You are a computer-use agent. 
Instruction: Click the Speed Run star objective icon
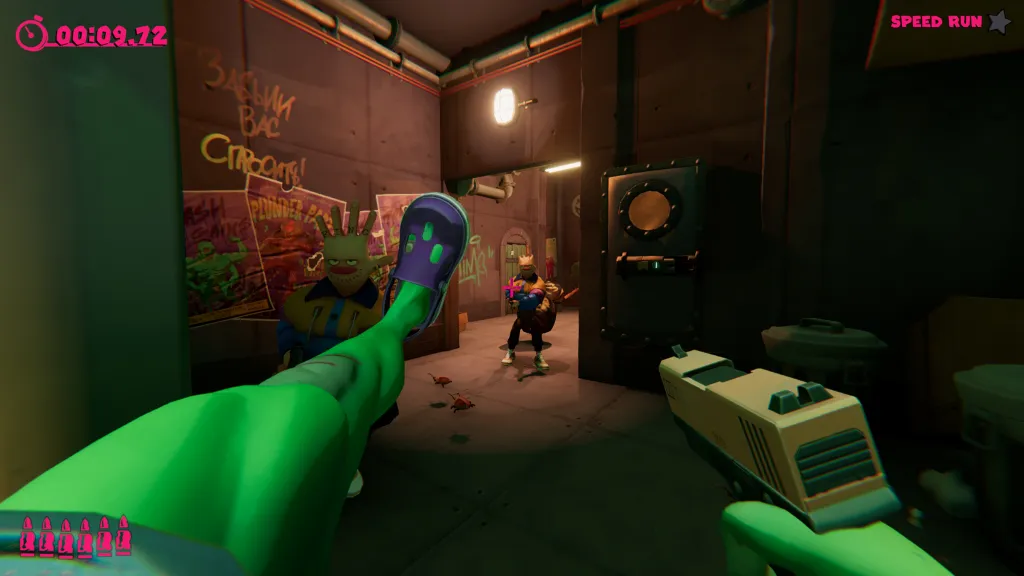tap(999, 21)
